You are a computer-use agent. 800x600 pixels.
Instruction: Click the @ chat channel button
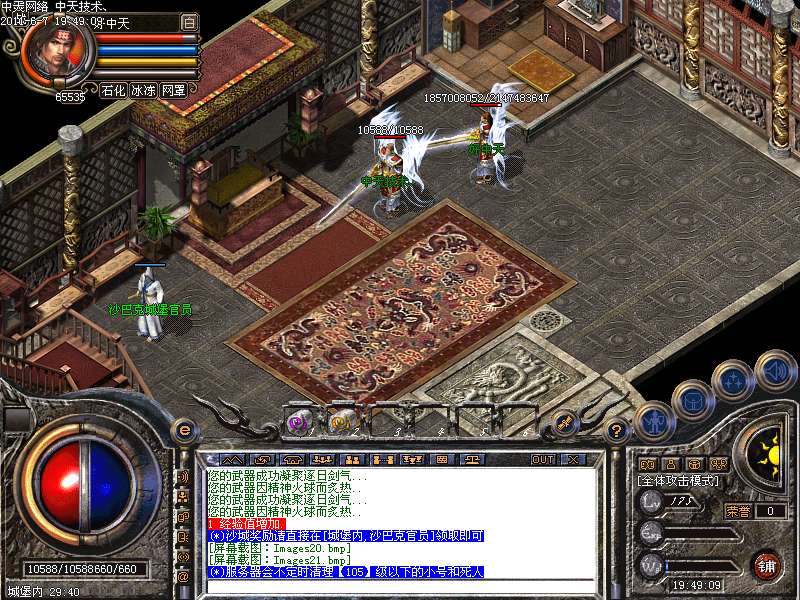tap(184, 577)
